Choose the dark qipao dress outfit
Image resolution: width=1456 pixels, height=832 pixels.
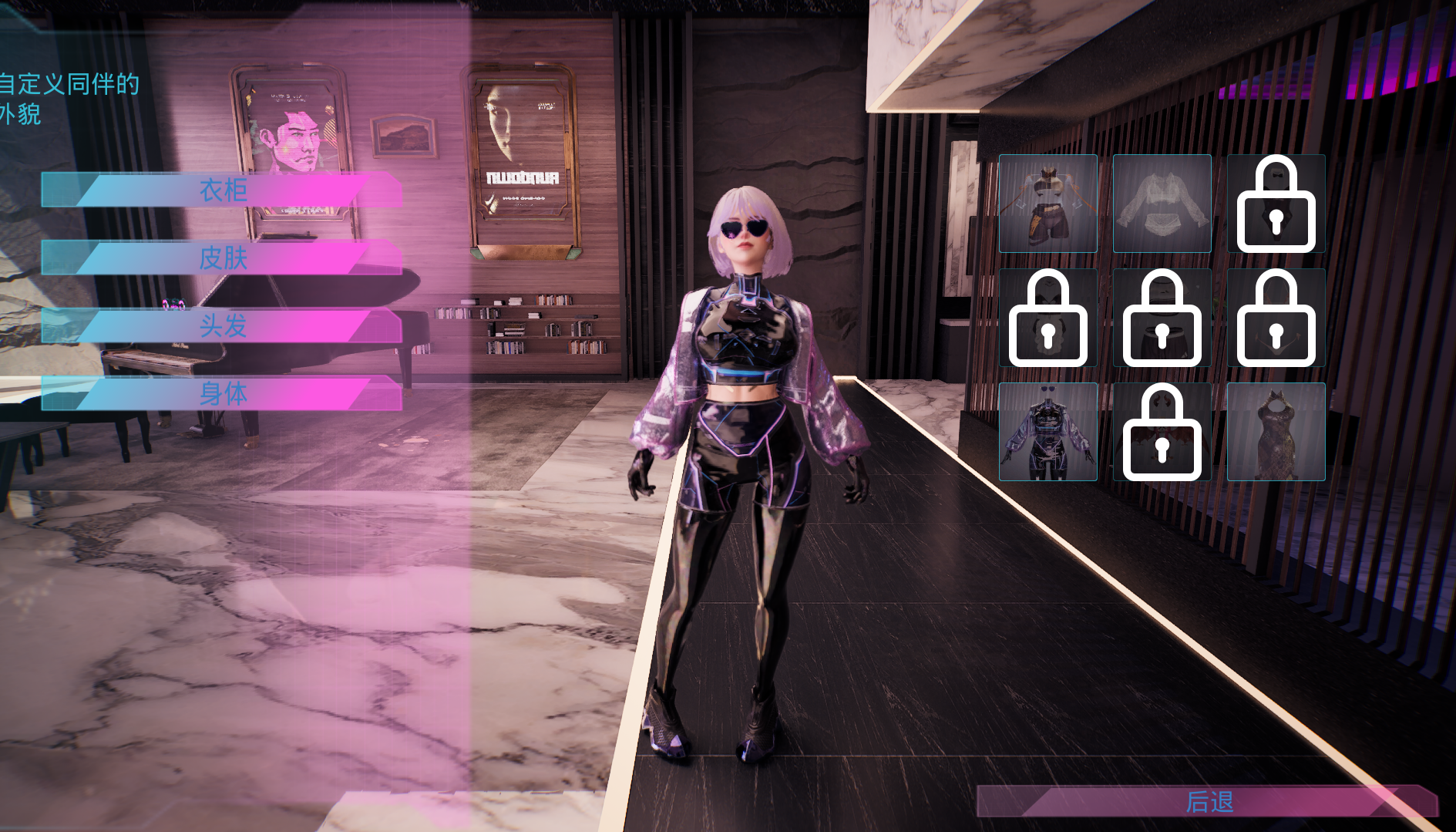click(1276, 432)
